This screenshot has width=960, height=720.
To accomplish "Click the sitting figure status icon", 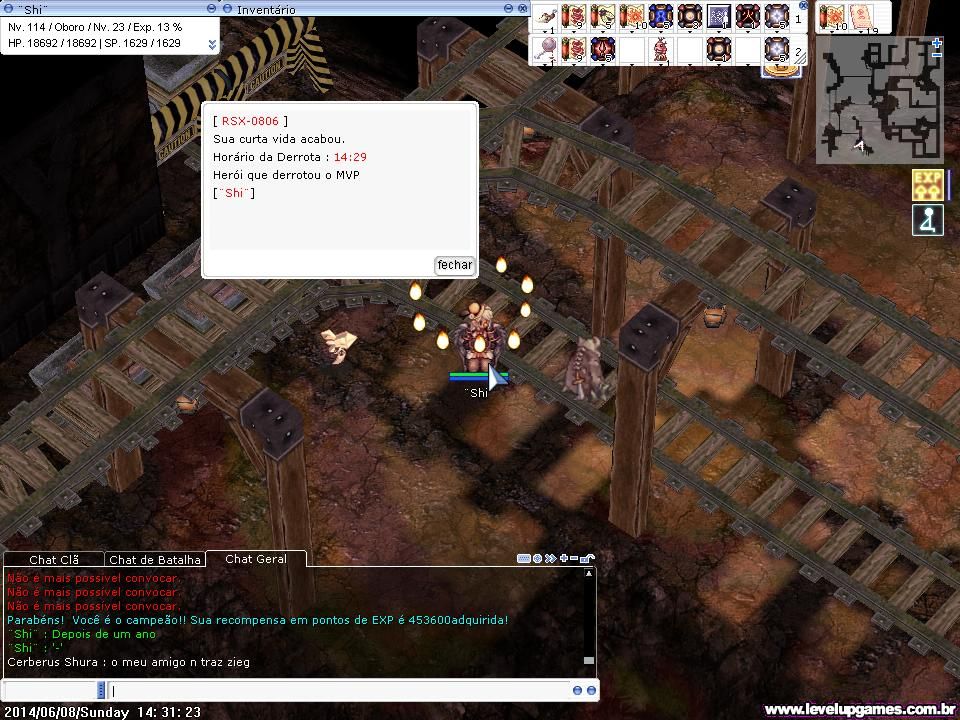I will (927, 220).
